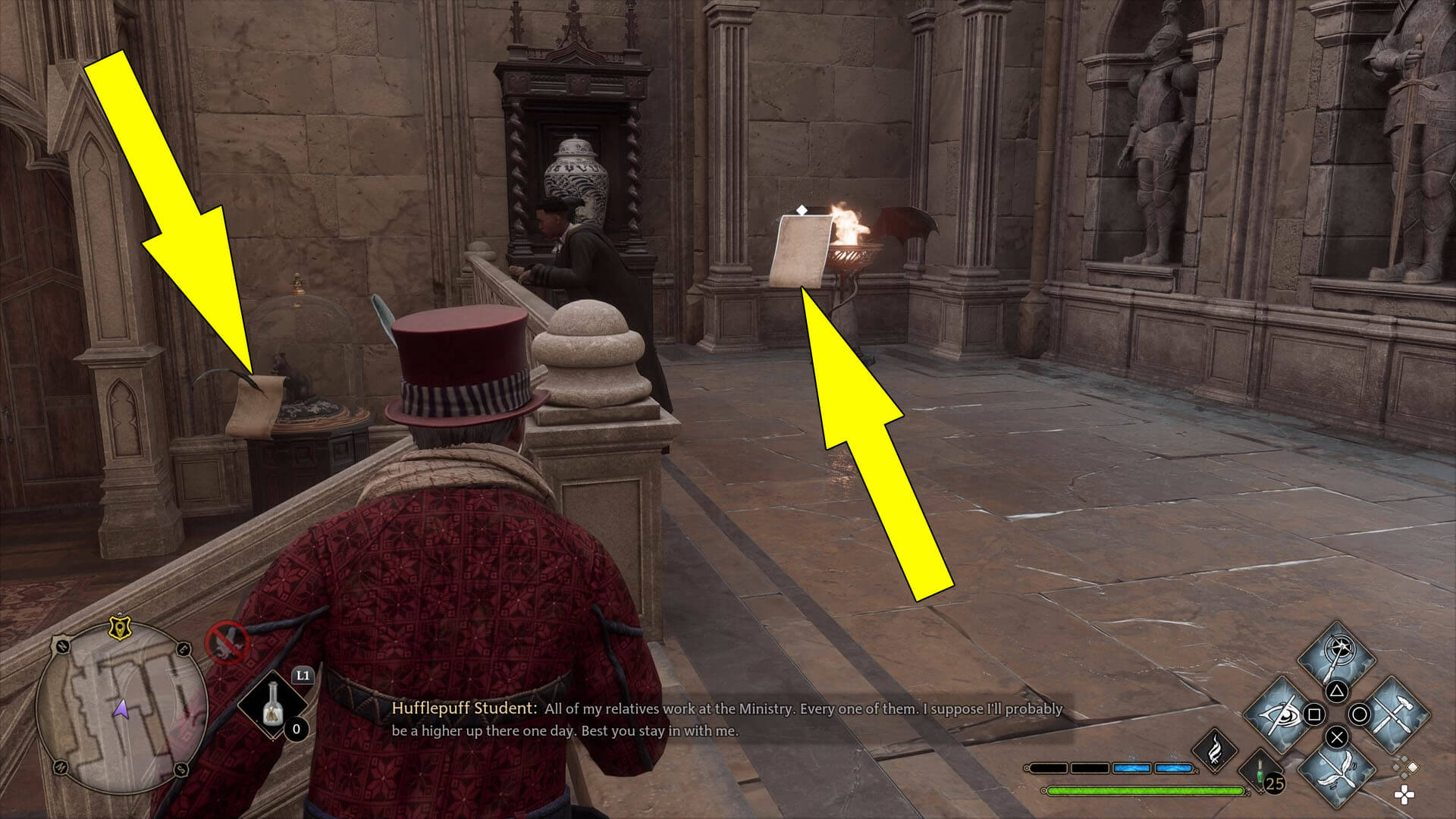Click the N compass marker on the minimap
The image size is (1456, 819).
coord(61,648)
